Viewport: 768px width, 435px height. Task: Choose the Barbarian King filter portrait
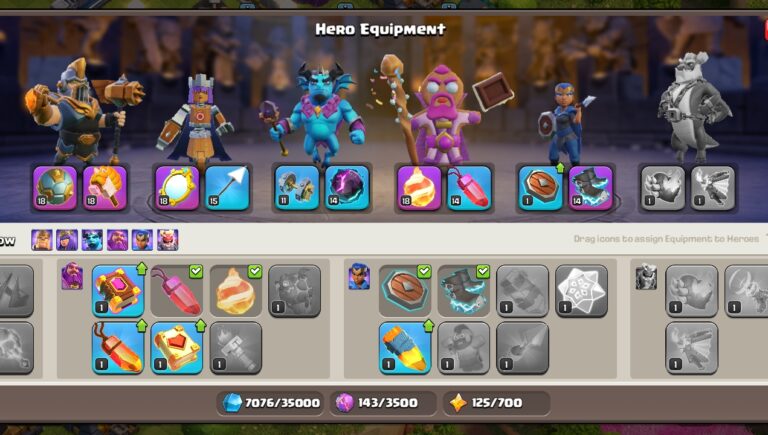42,240
